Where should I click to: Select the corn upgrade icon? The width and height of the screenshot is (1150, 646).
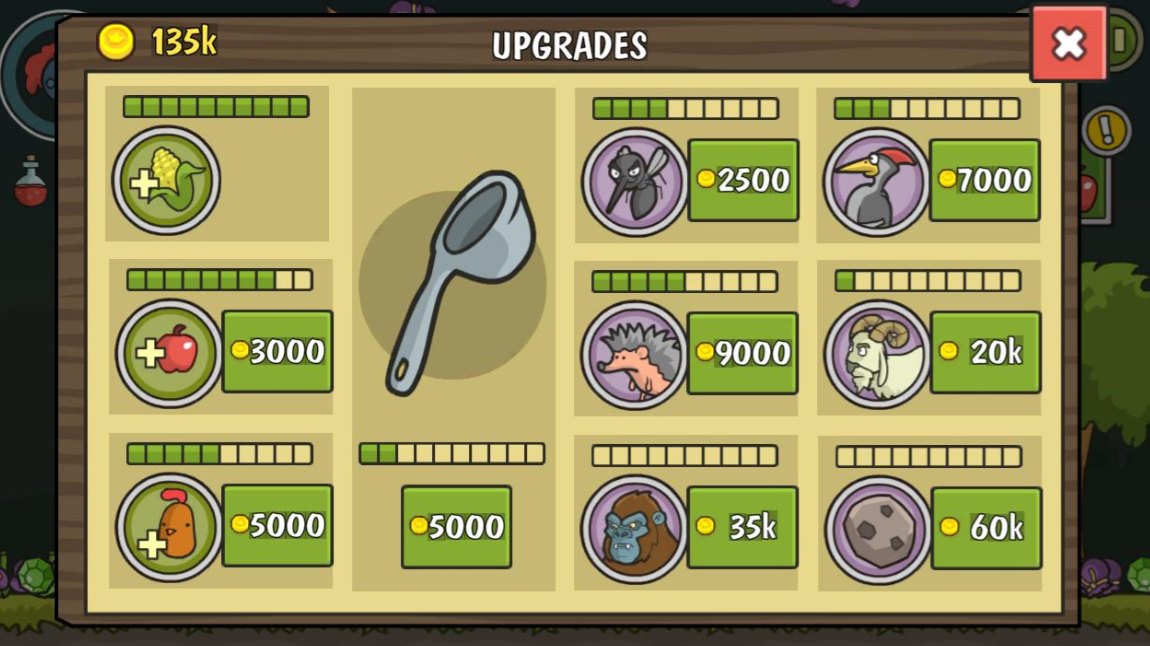[x=166, y=180]
